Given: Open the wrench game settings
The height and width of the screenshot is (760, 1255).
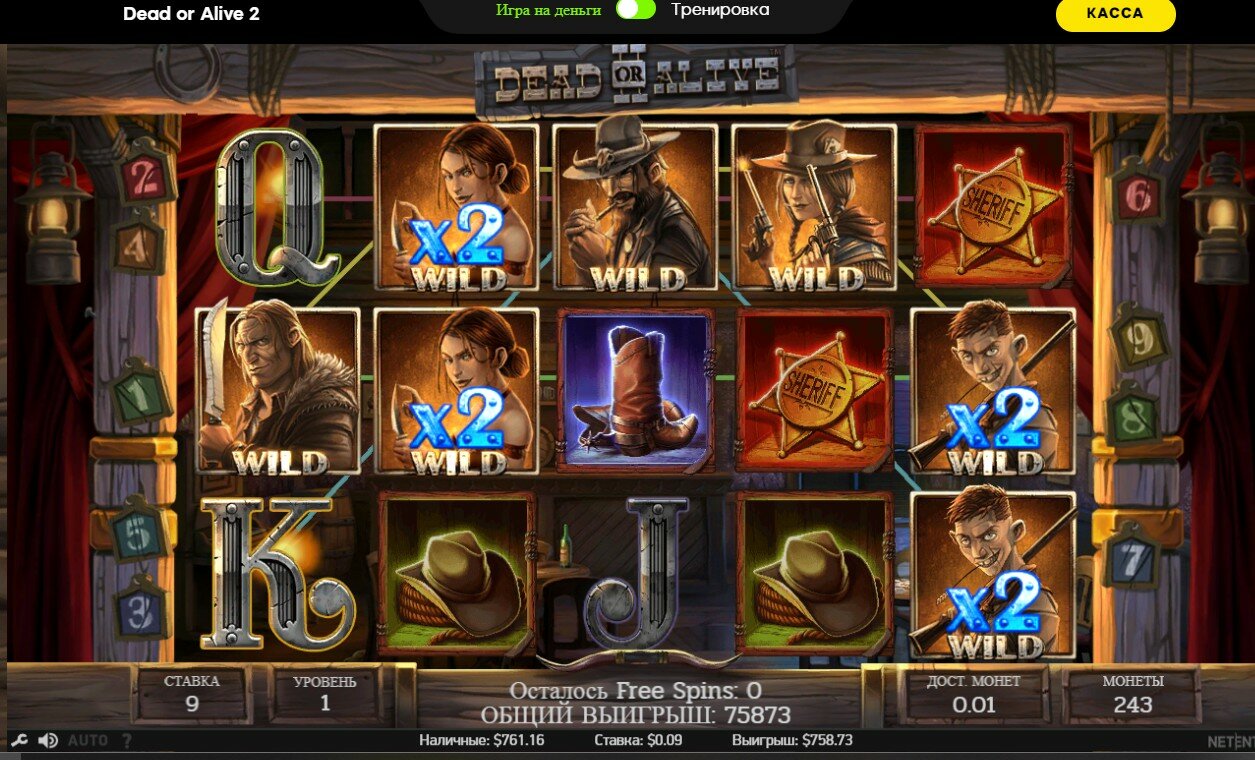Looking at the screenshot, I should 19,741.
